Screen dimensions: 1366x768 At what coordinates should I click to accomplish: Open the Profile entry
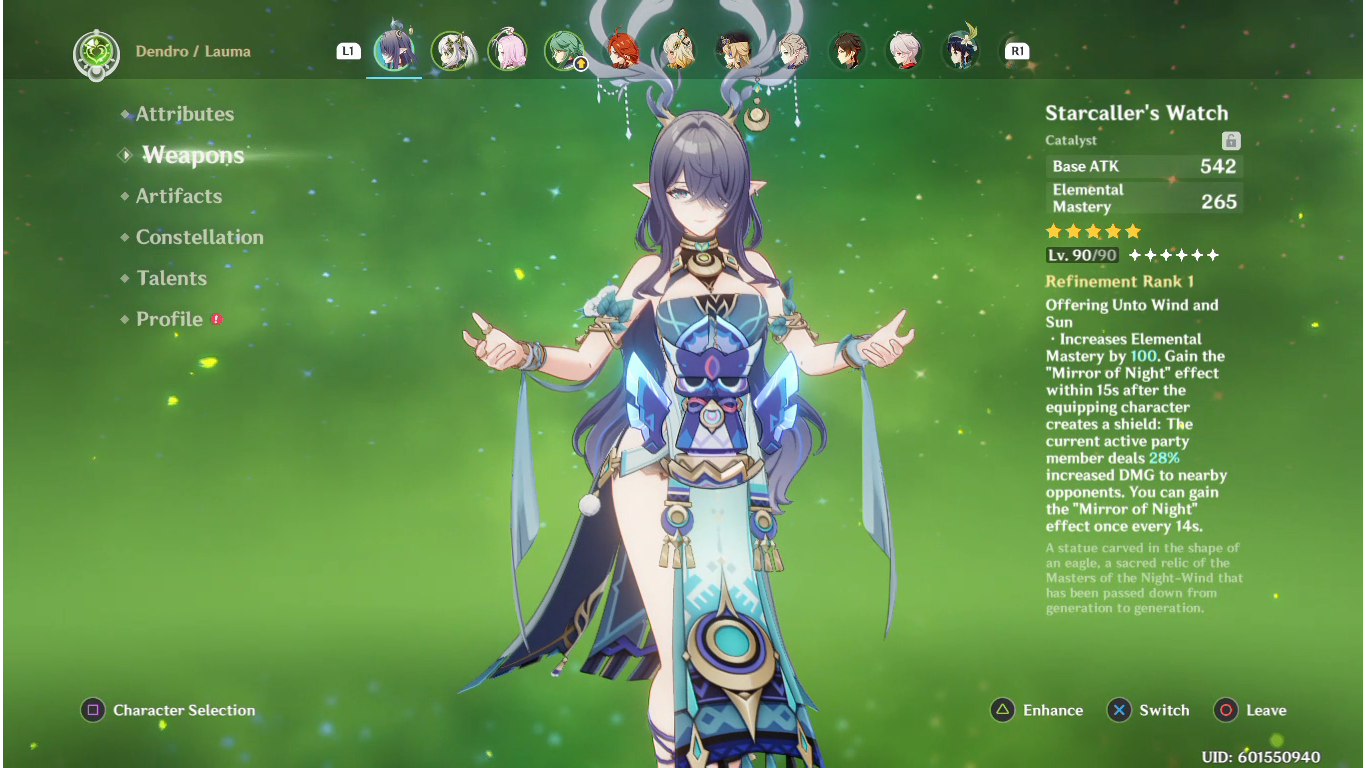pos(169,319)
